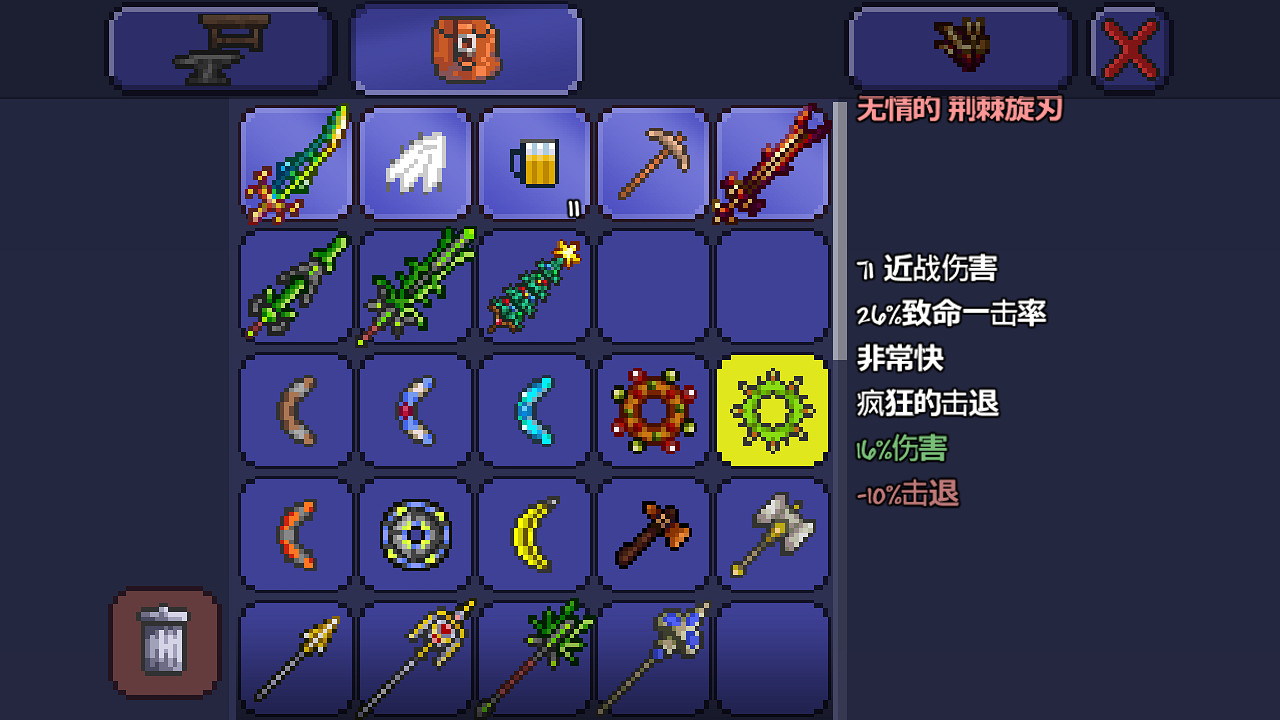Select the fiery greatsword
Viewport: 1280px width, 720px height.
click(772, 163)
